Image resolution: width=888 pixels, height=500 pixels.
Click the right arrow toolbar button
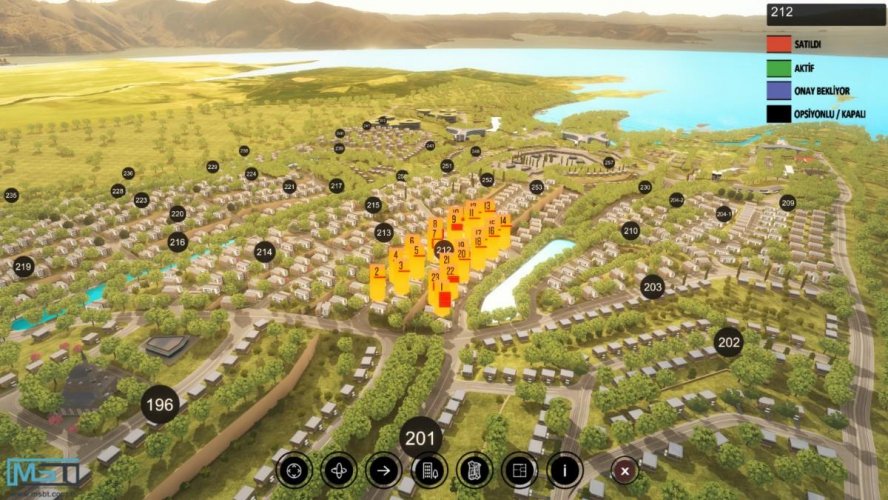(383, 468)
